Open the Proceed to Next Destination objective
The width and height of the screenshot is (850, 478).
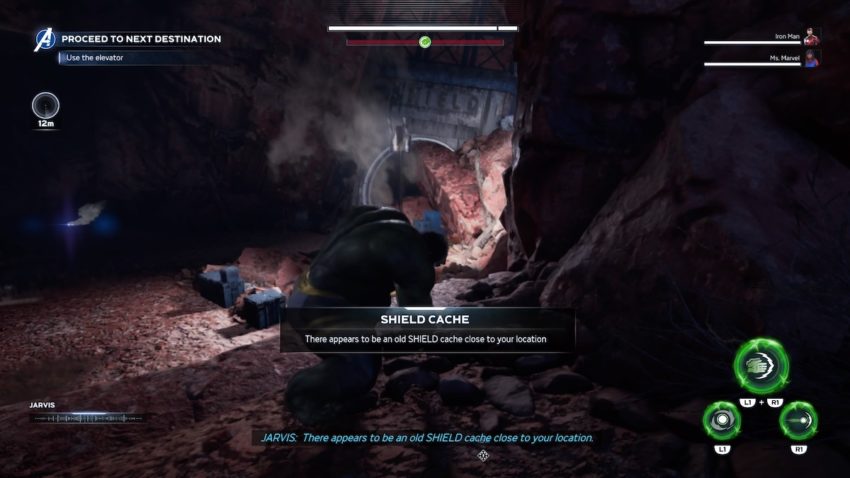coord(141,39)
